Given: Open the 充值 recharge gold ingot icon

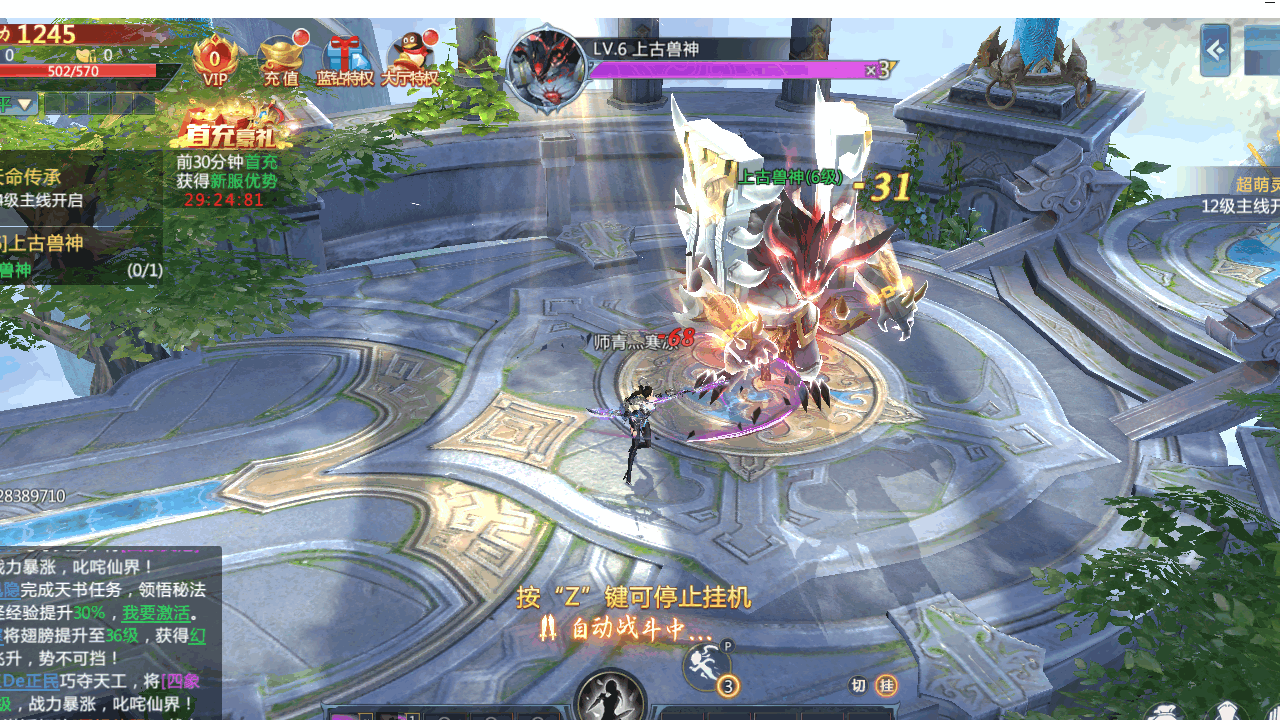Looking at the screenshot, I should click(281, 60).
